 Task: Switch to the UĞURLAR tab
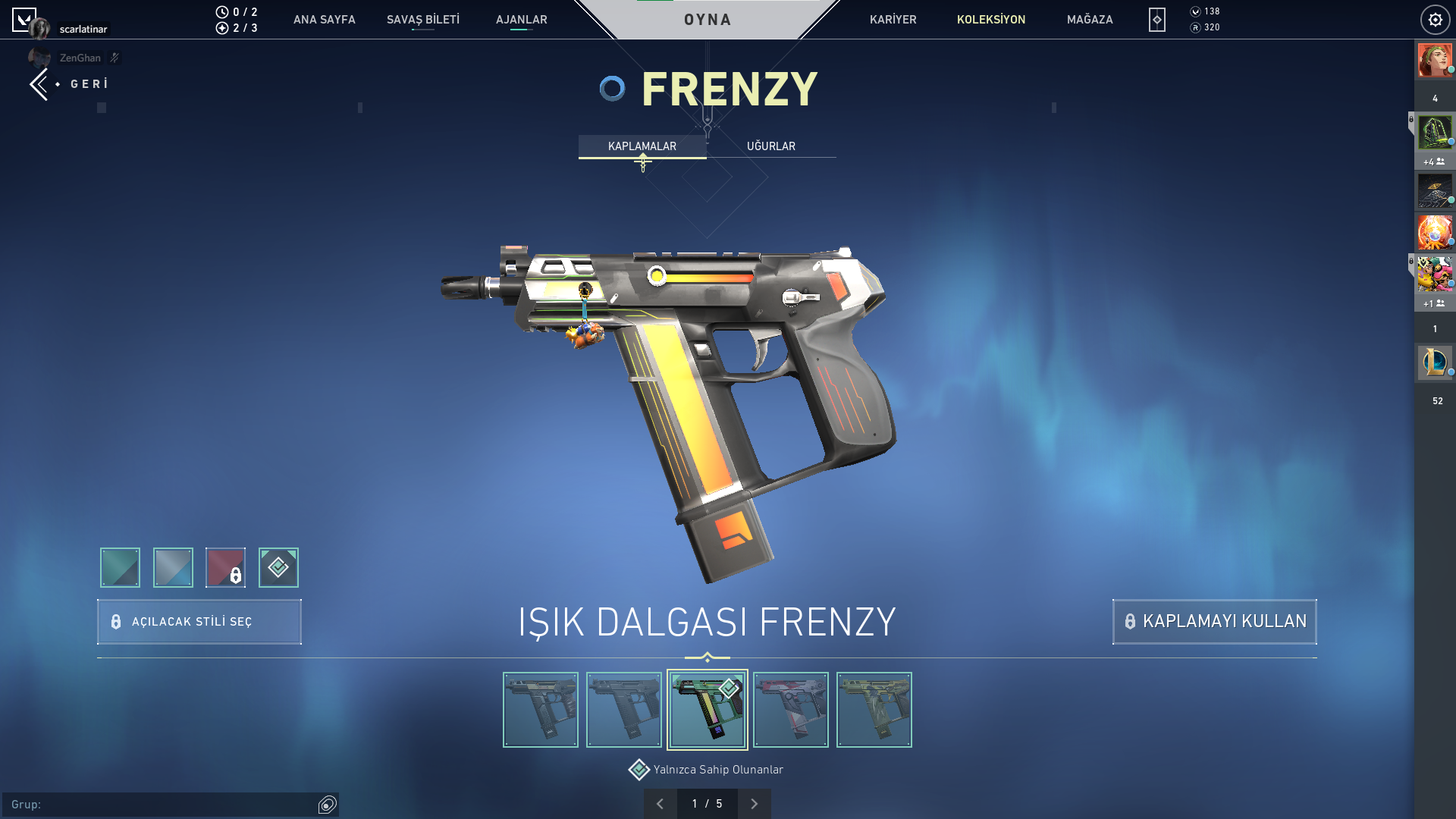click(x=770, y=146)
